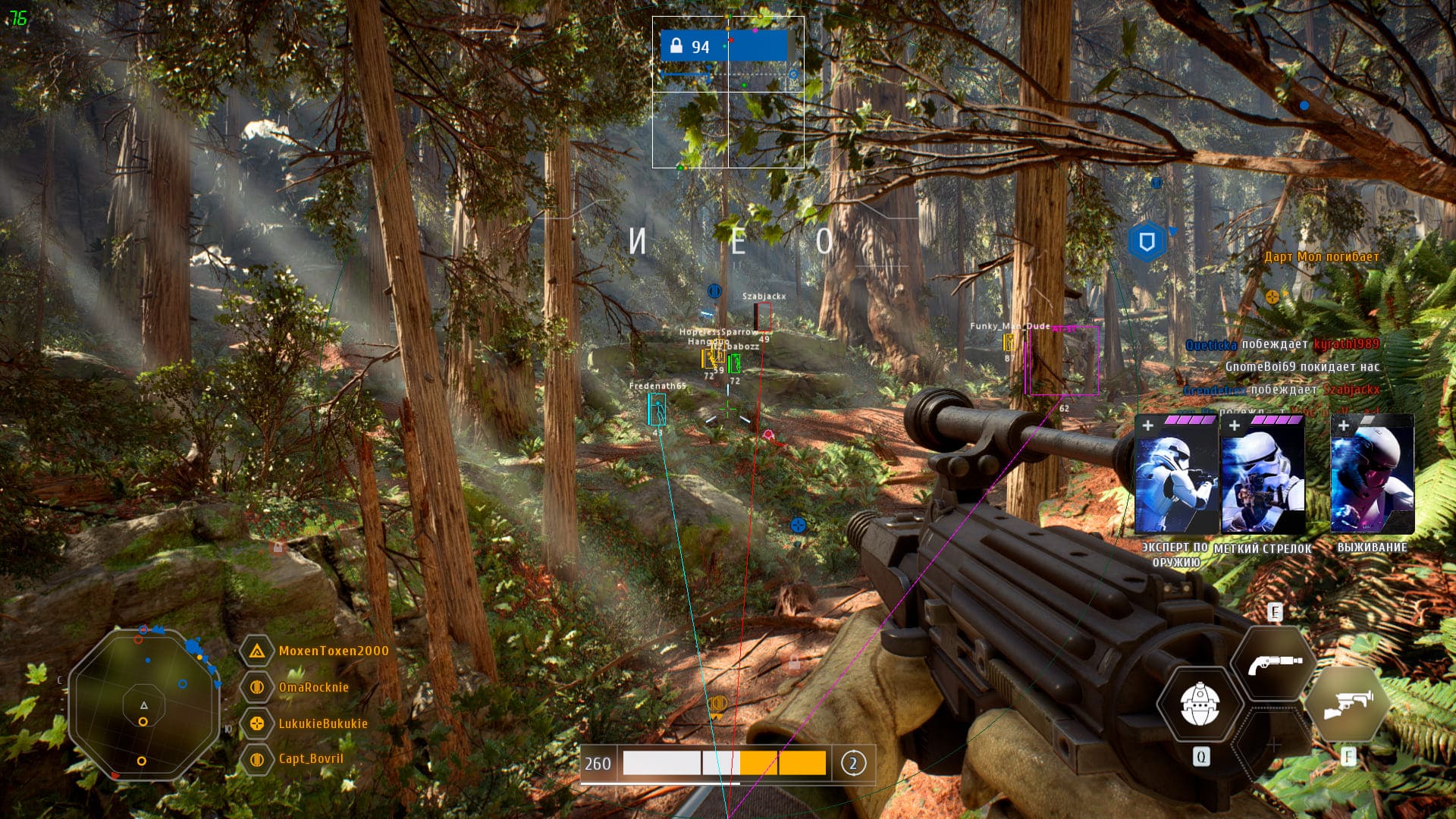Viewport: 1456px width, 819px height.
Task: Click the blue shield objective marker
Action: 1147,242
